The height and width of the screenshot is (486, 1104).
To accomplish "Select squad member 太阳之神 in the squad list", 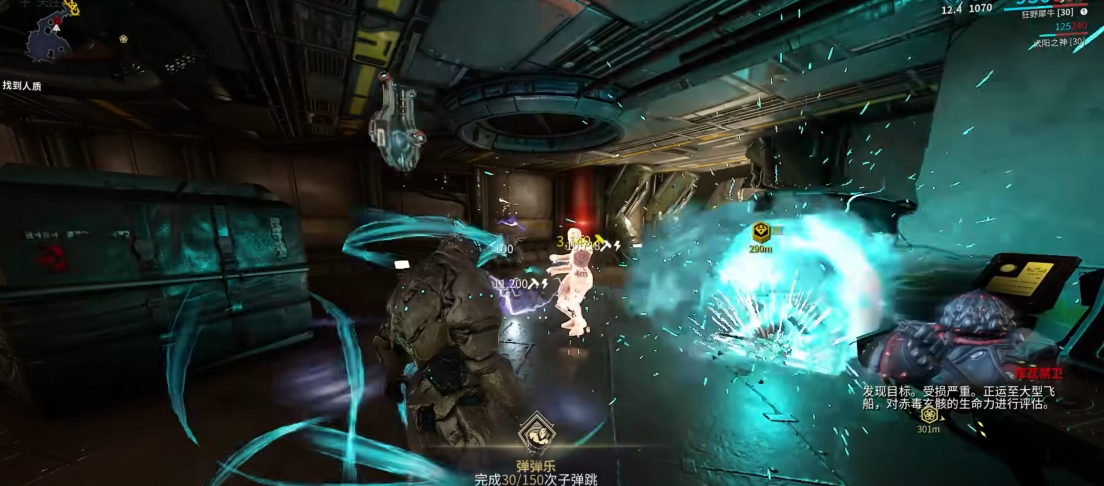I will tap(1060, 42).
